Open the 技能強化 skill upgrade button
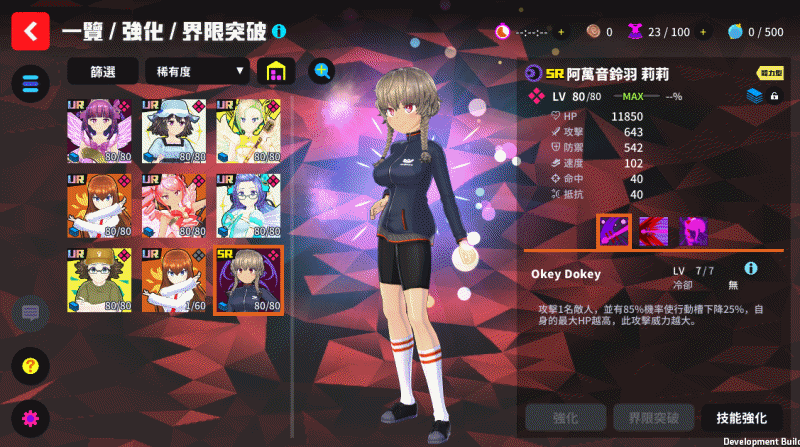 (741, 417)
